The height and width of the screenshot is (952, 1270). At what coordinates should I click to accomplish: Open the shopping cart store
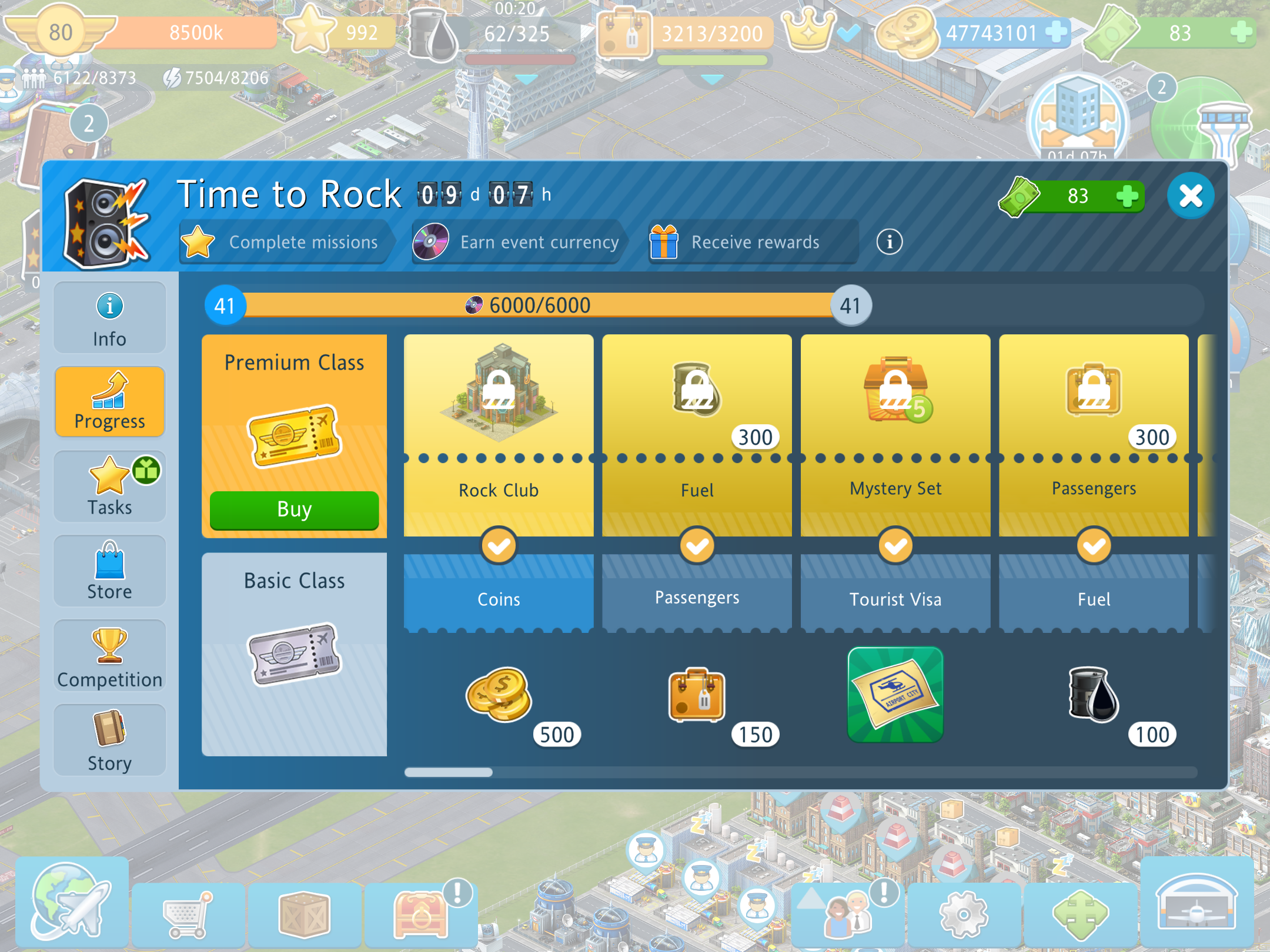(188, 914)
